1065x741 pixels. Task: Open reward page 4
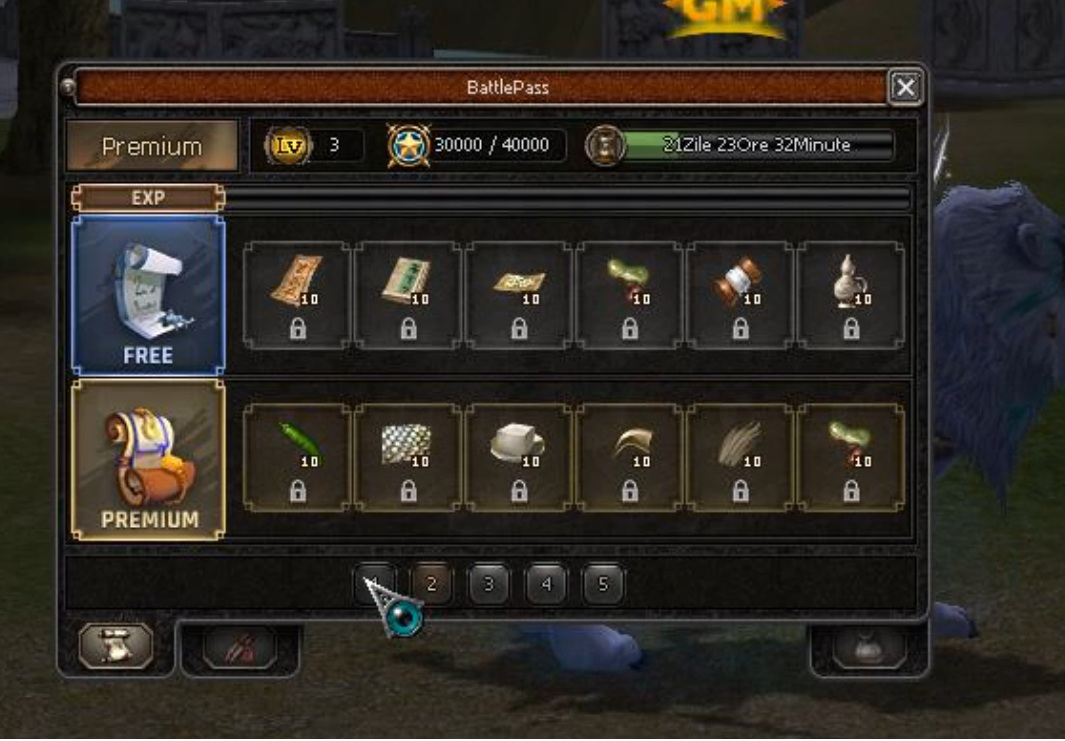point(545,584)
